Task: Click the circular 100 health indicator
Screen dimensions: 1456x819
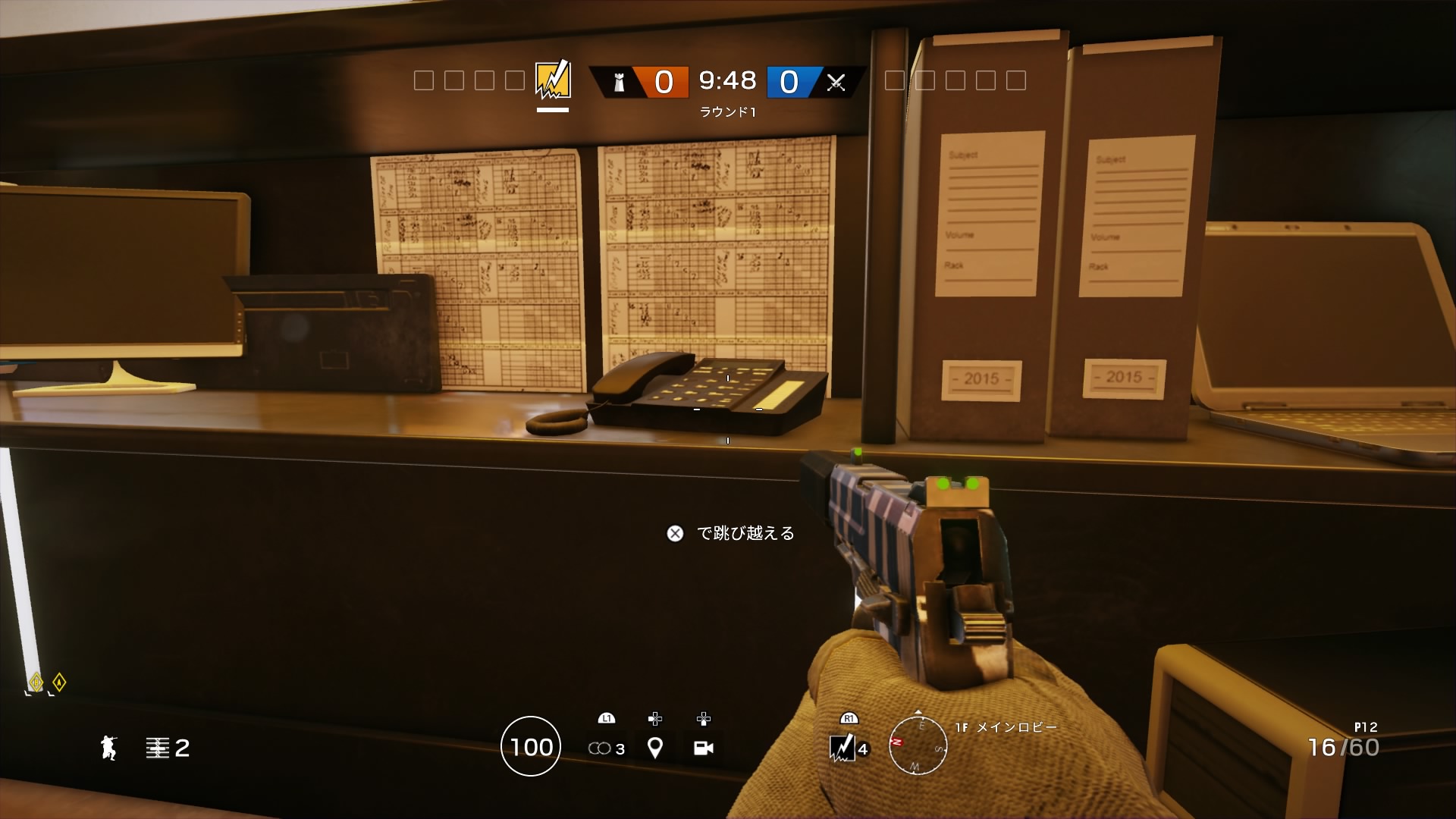Action: [531, 747]
